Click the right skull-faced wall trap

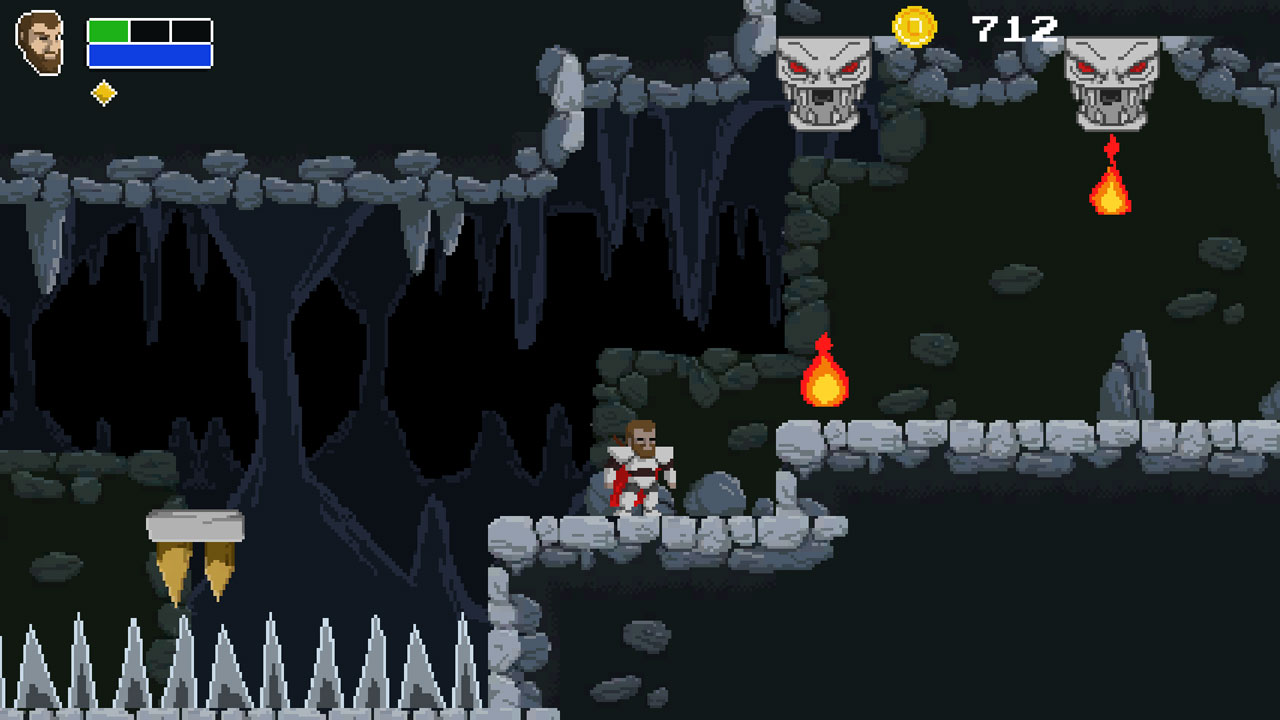(x=1110, y=78)
